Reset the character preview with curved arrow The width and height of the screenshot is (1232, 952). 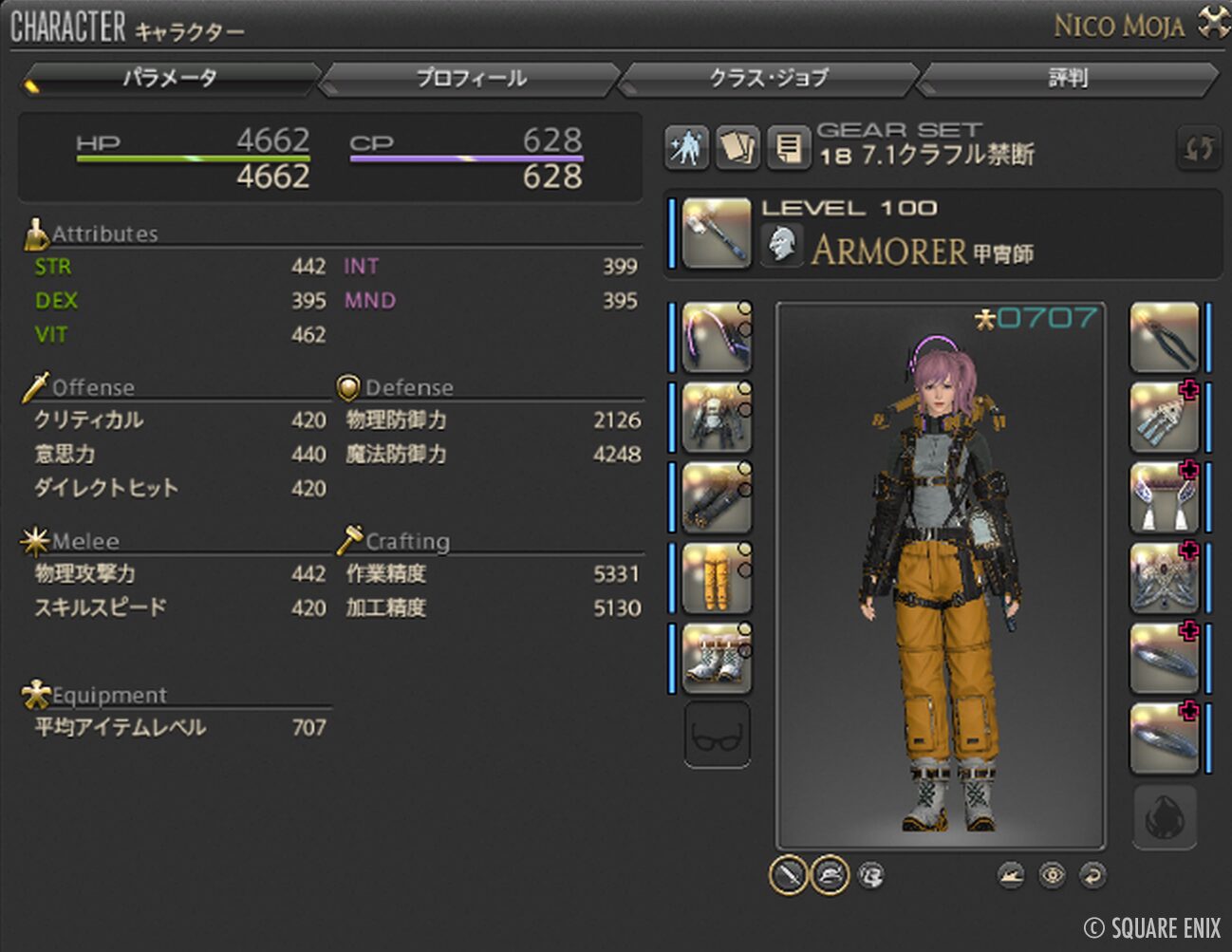click(1093, 875)
